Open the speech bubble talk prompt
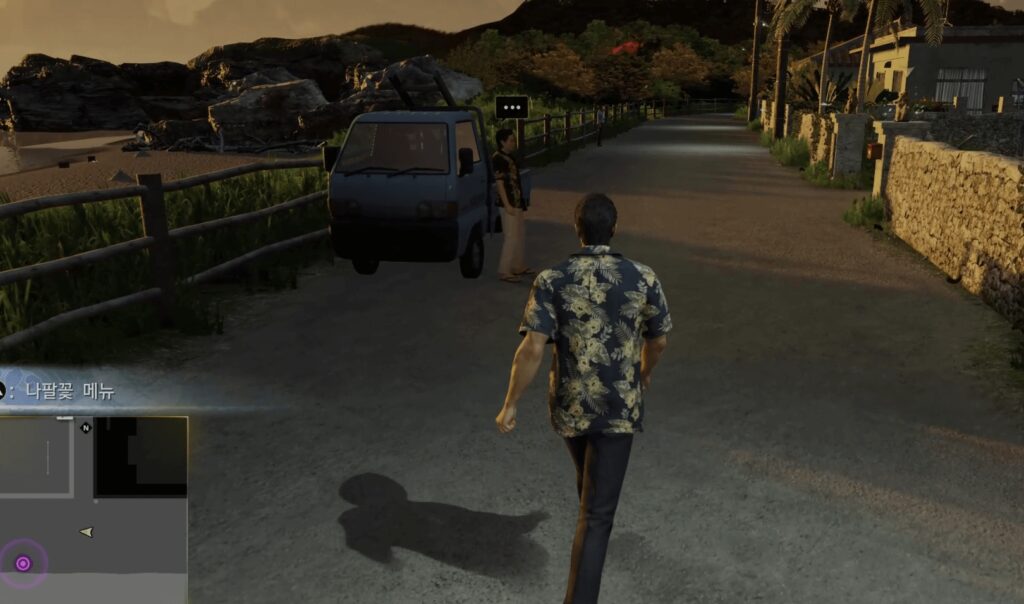 [512, 107]
